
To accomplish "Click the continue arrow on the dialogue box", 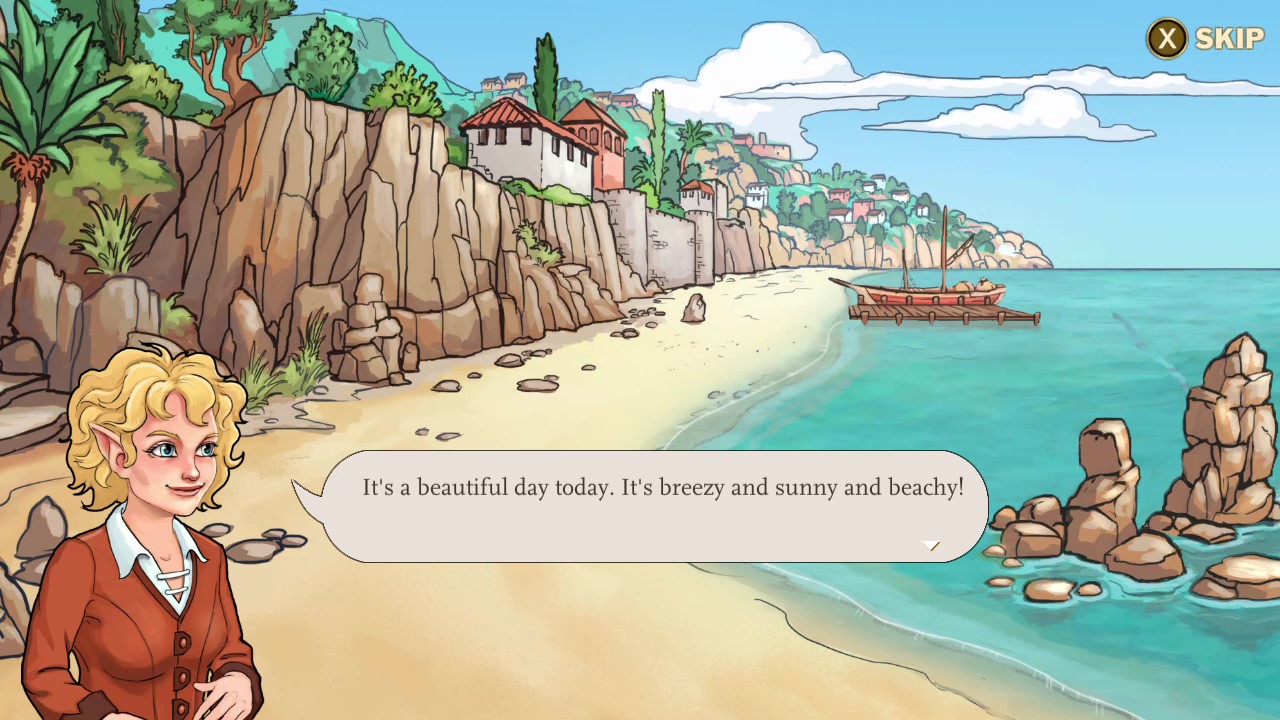I will click(931, 546).
